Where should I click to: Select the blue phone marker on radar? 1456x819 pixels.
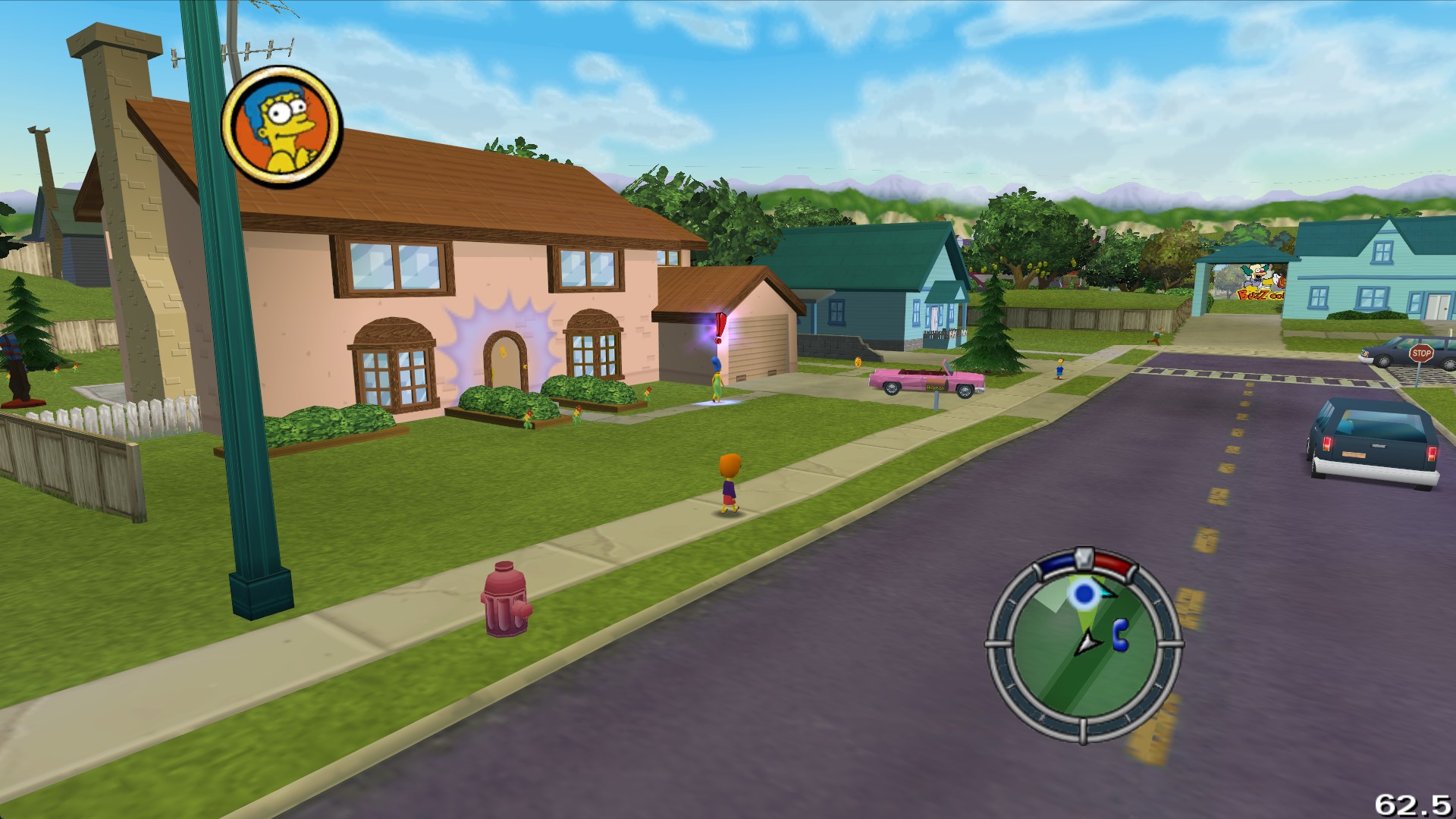pyautogui.click(x=1120, y=635)
